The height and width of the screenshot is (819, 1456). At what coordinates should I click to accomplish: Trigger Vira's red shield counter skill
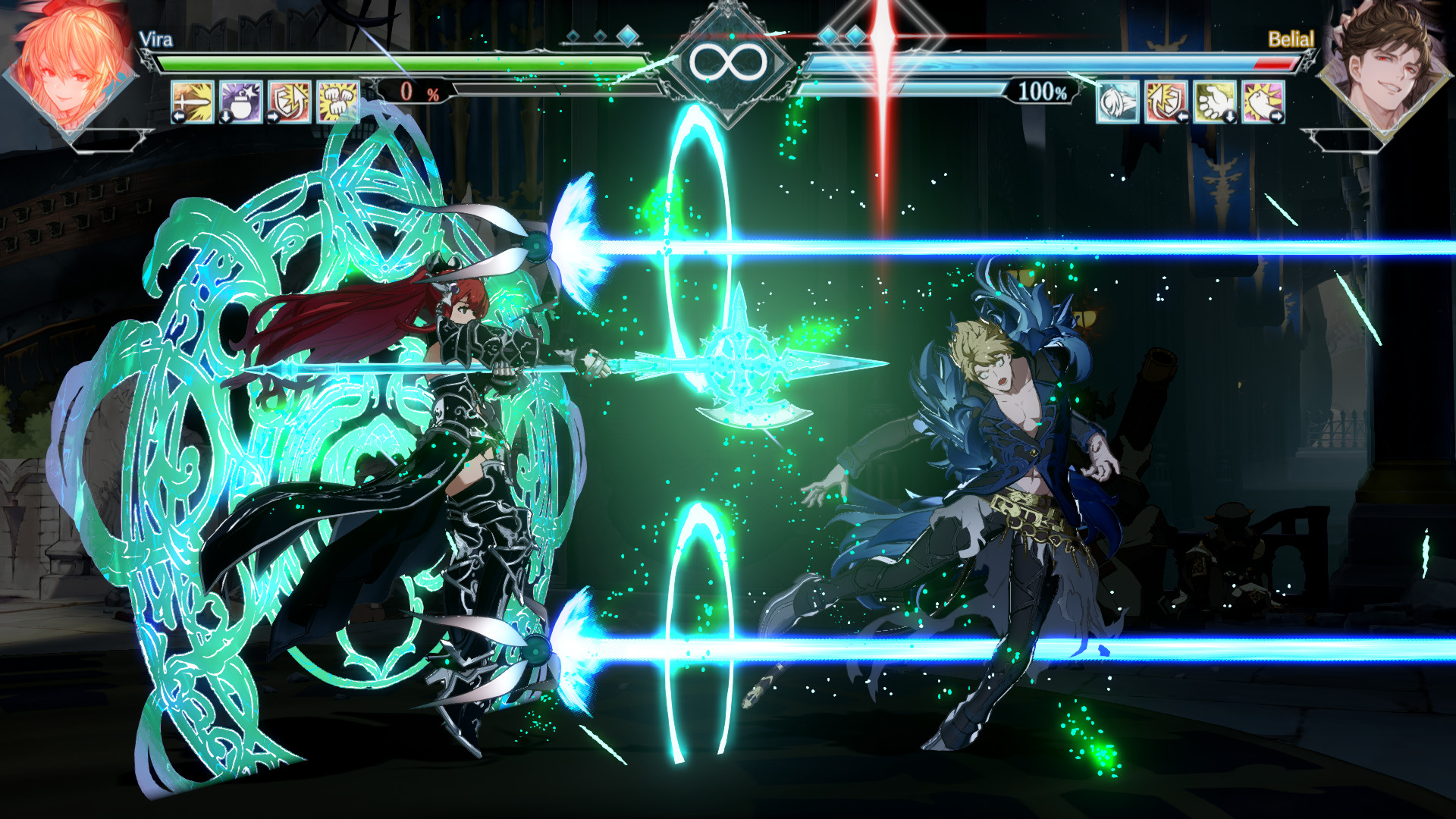click(x=289, y=102)
